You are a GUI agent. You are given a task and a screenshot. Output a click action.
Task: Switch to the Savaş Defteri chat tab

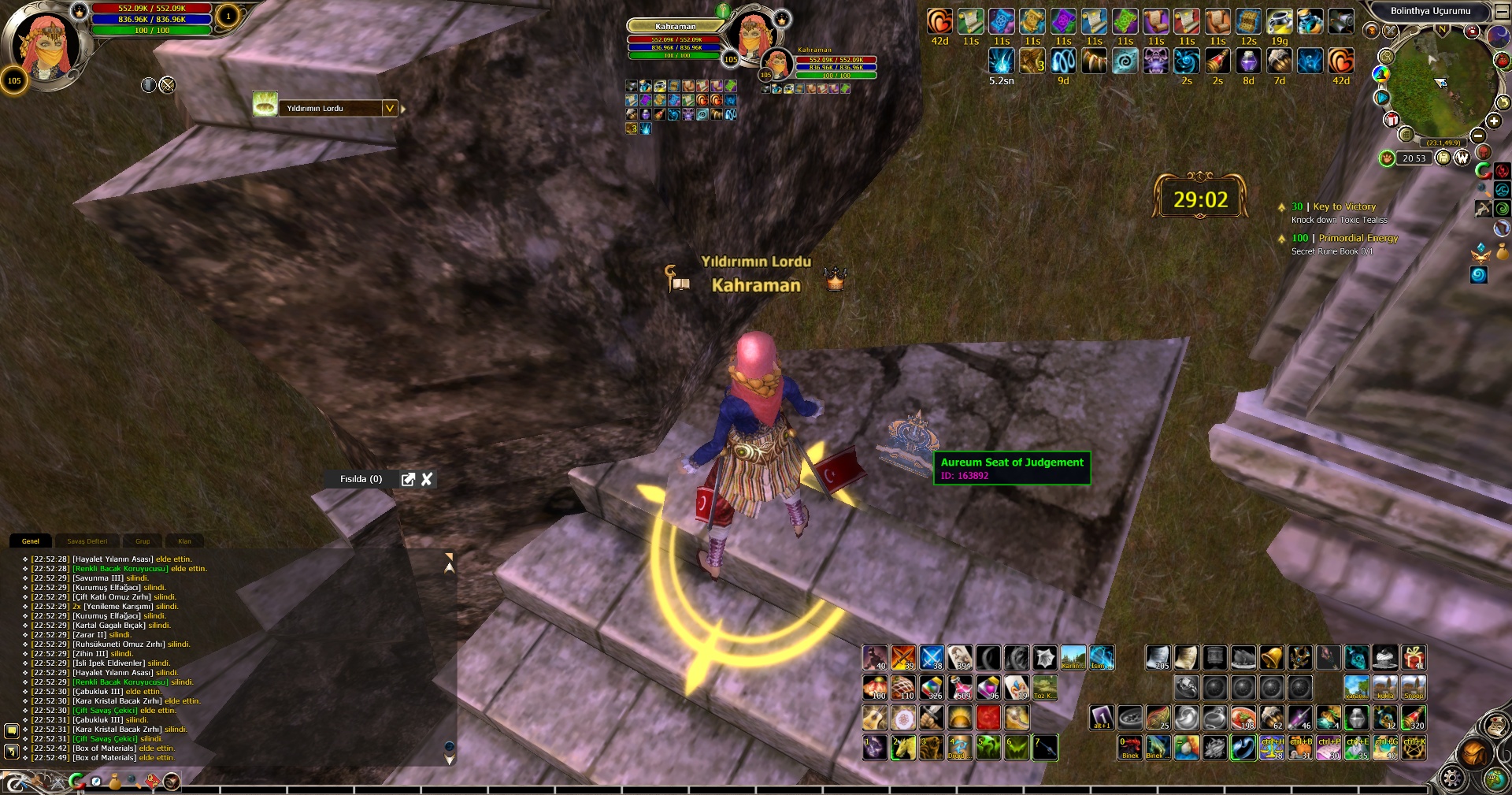pyautogui.click(x=87, y=541)
